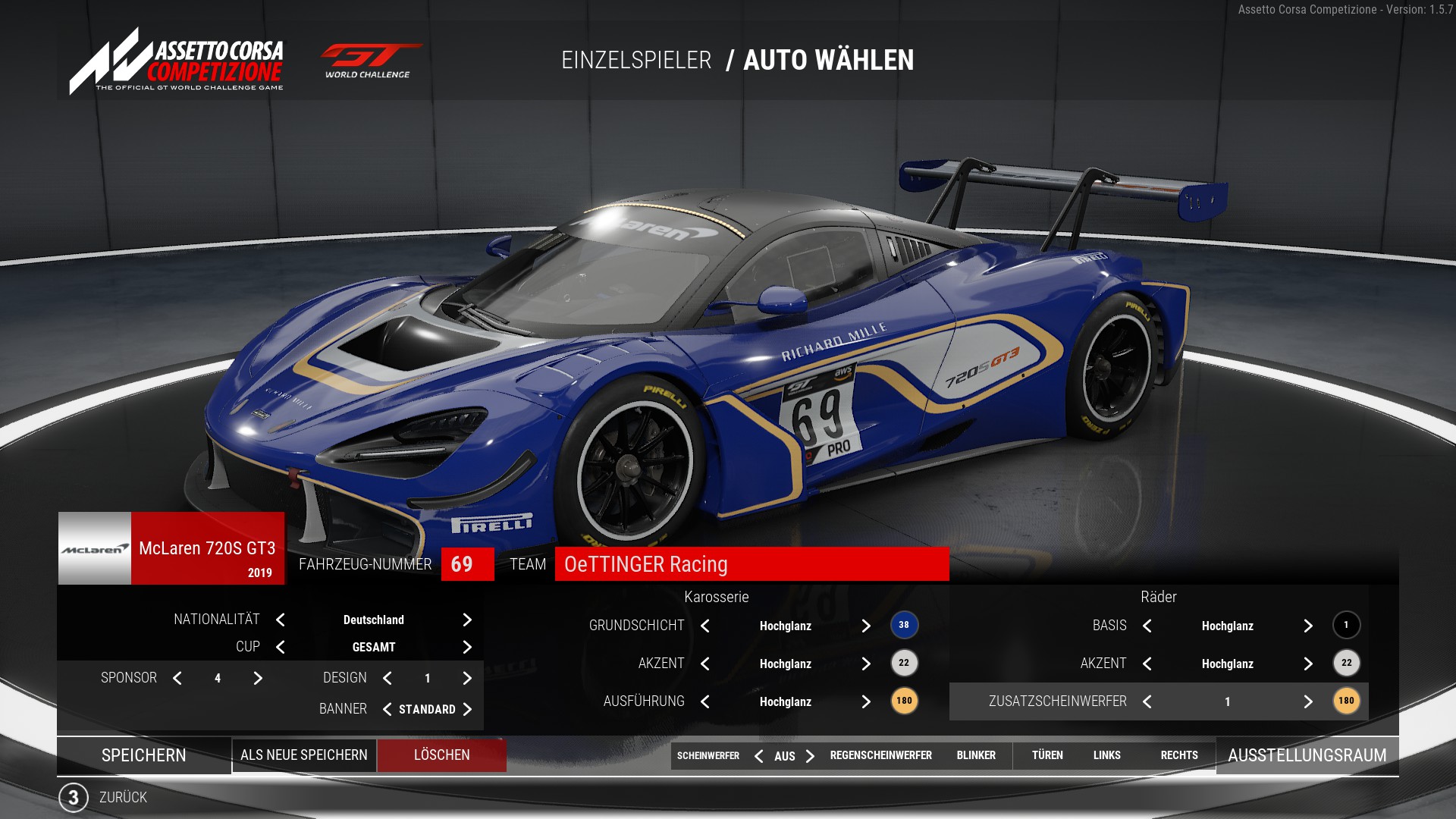Toggle the REGENSCHEINWERFER rain lights
This screenshot has width=1456, height=819.
(880, 755)
